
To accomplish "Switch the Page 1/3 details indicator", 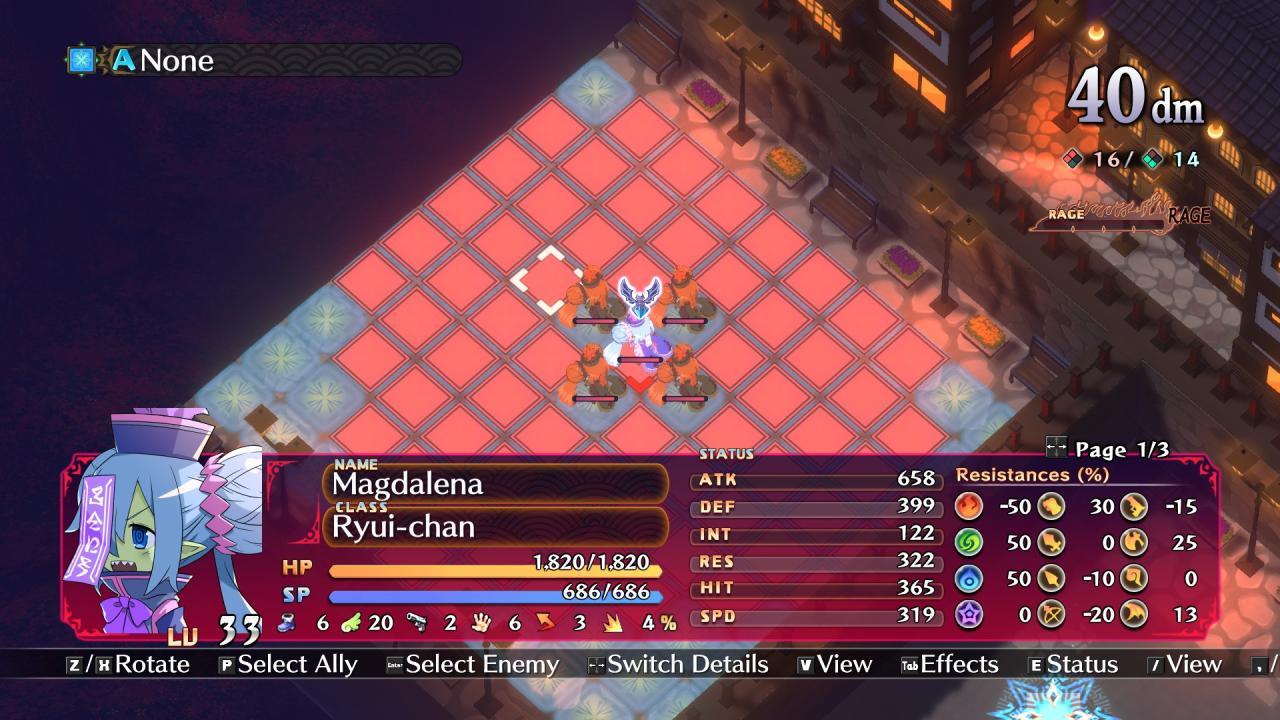I will (x=1106, y=450).
